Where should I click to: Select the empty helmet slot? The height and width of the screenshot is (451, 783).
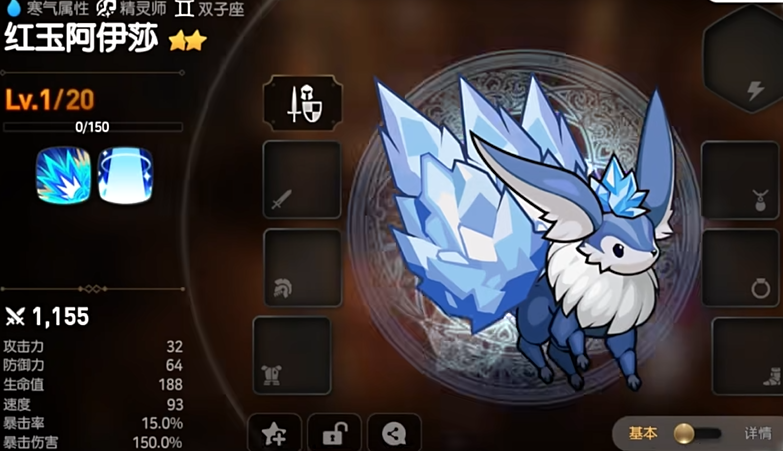[x=302, y=267]
